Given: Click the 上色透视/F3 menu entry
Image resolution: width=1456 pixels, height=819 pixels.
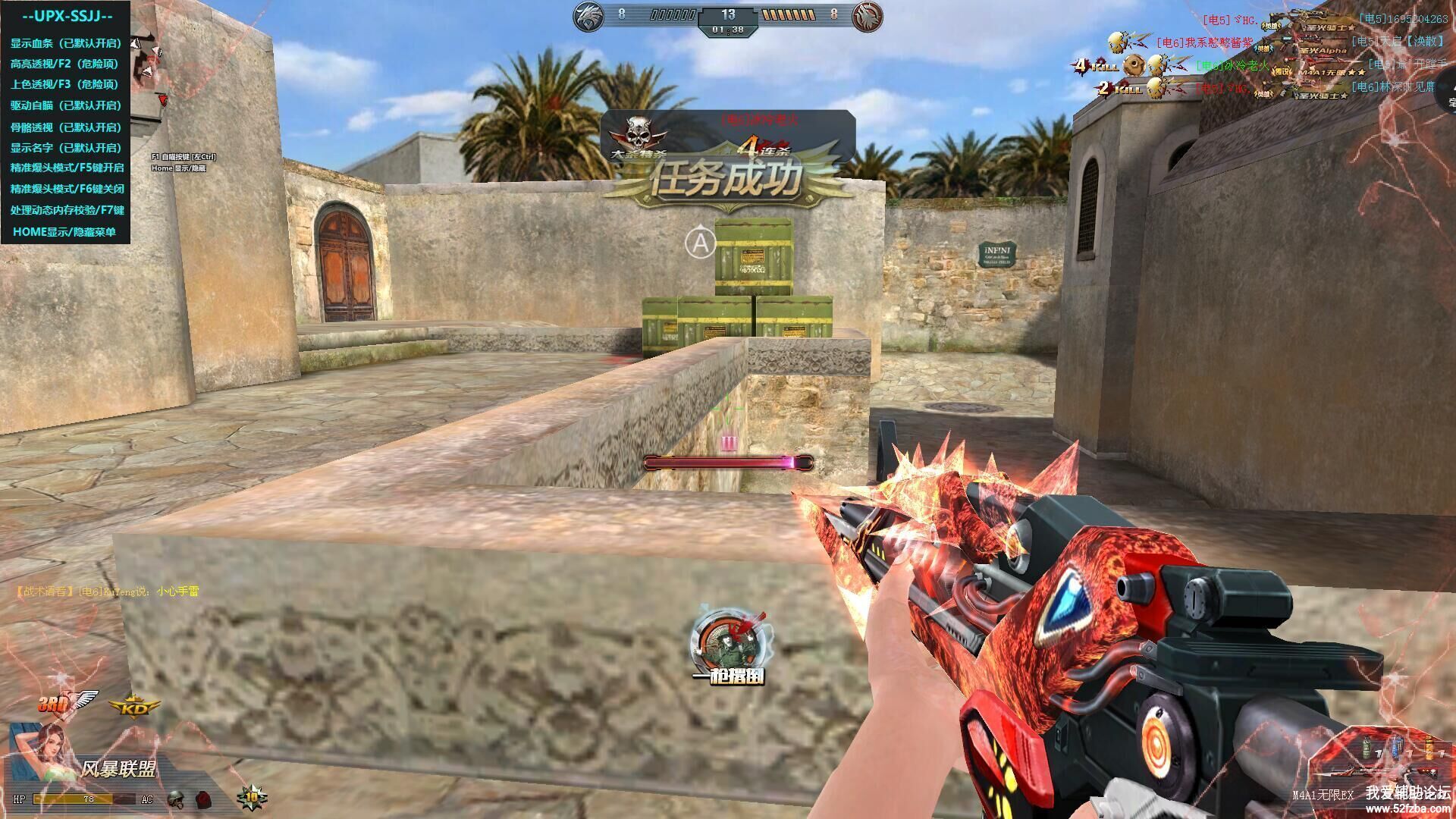Looking at the screenshot, I should (65, 84).
